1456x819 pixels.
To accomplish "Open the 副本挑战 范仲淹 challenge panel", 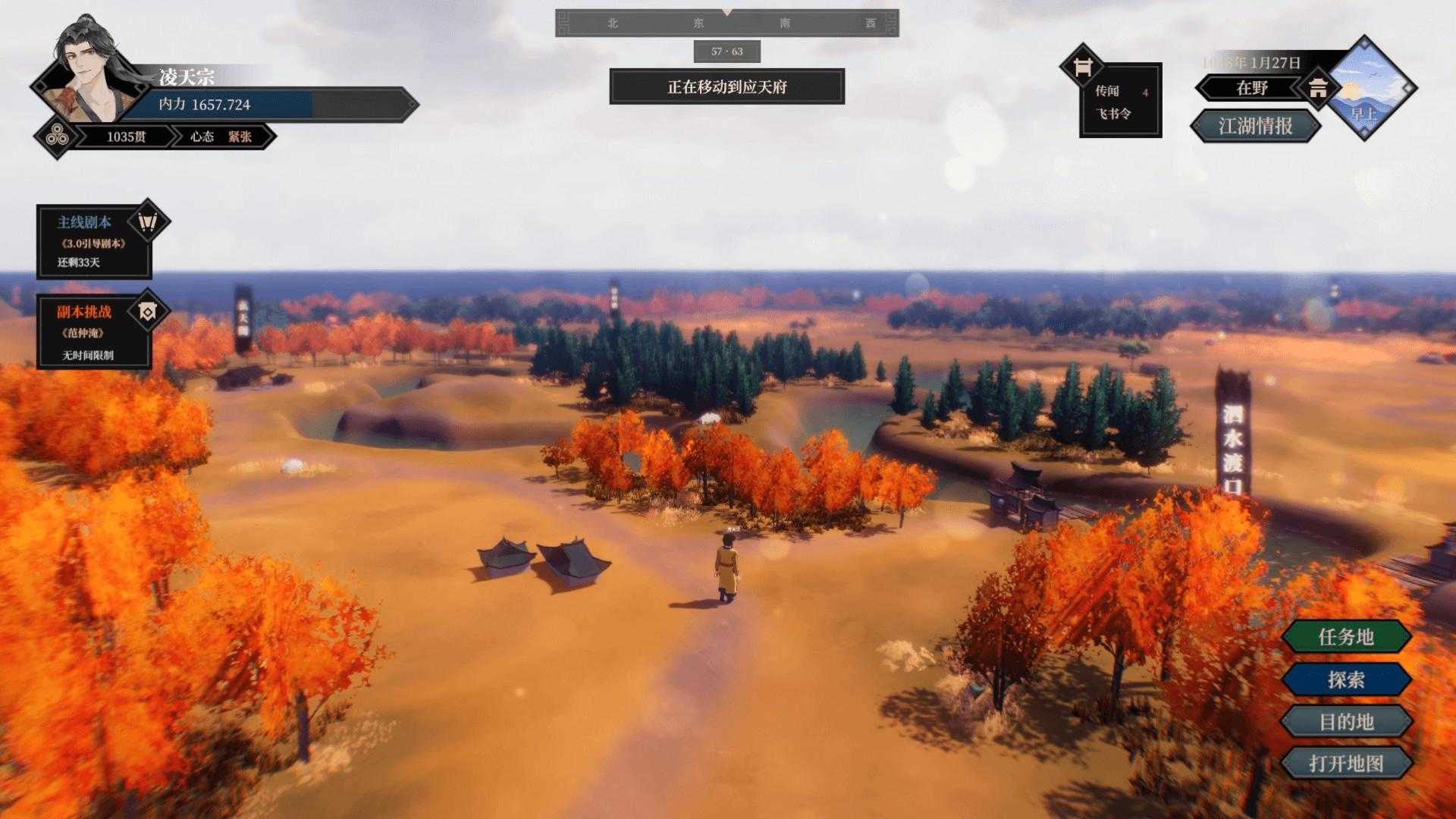I will click(93, 332).
